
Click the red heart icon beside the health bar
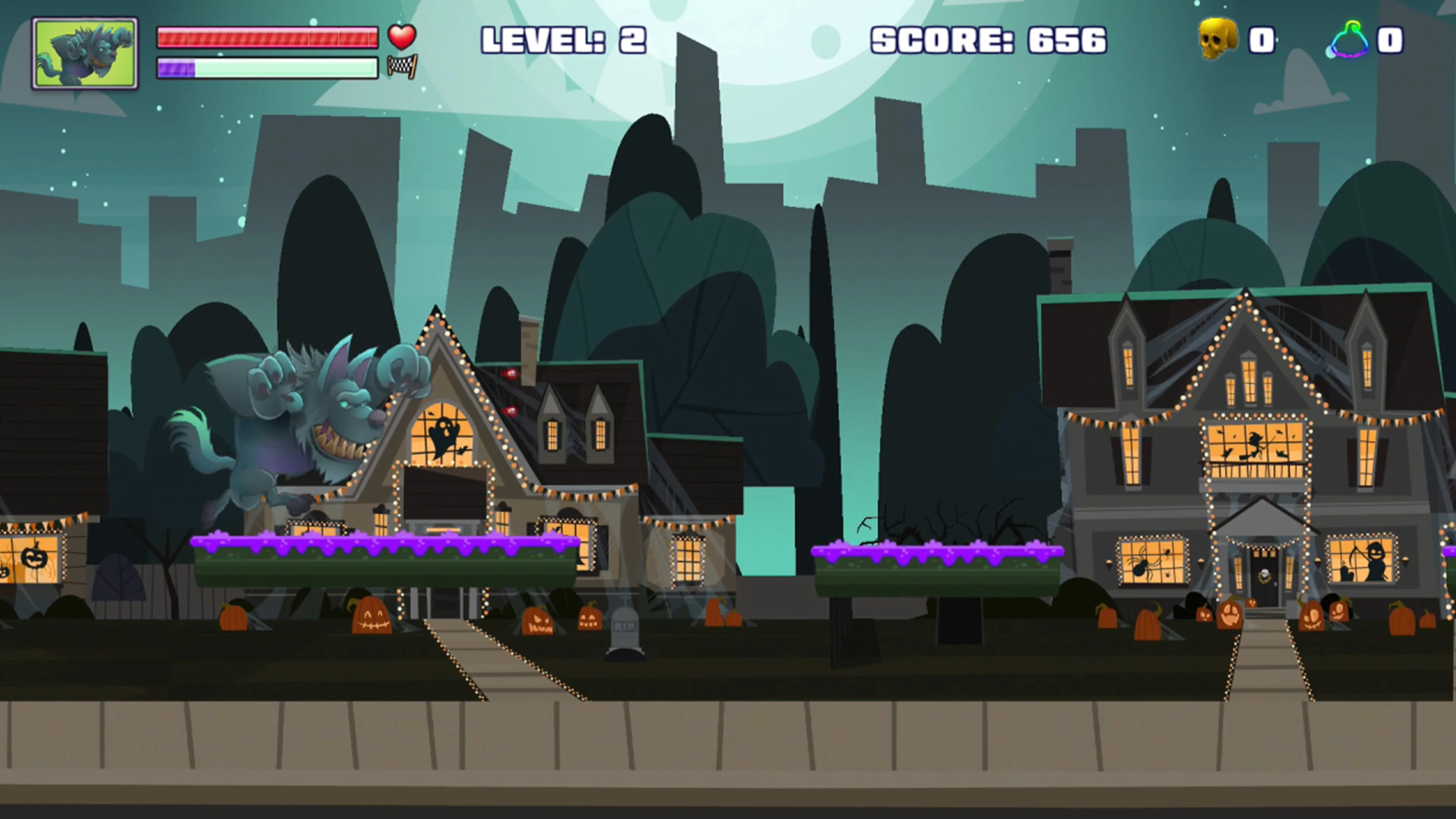tap(402, 38)
